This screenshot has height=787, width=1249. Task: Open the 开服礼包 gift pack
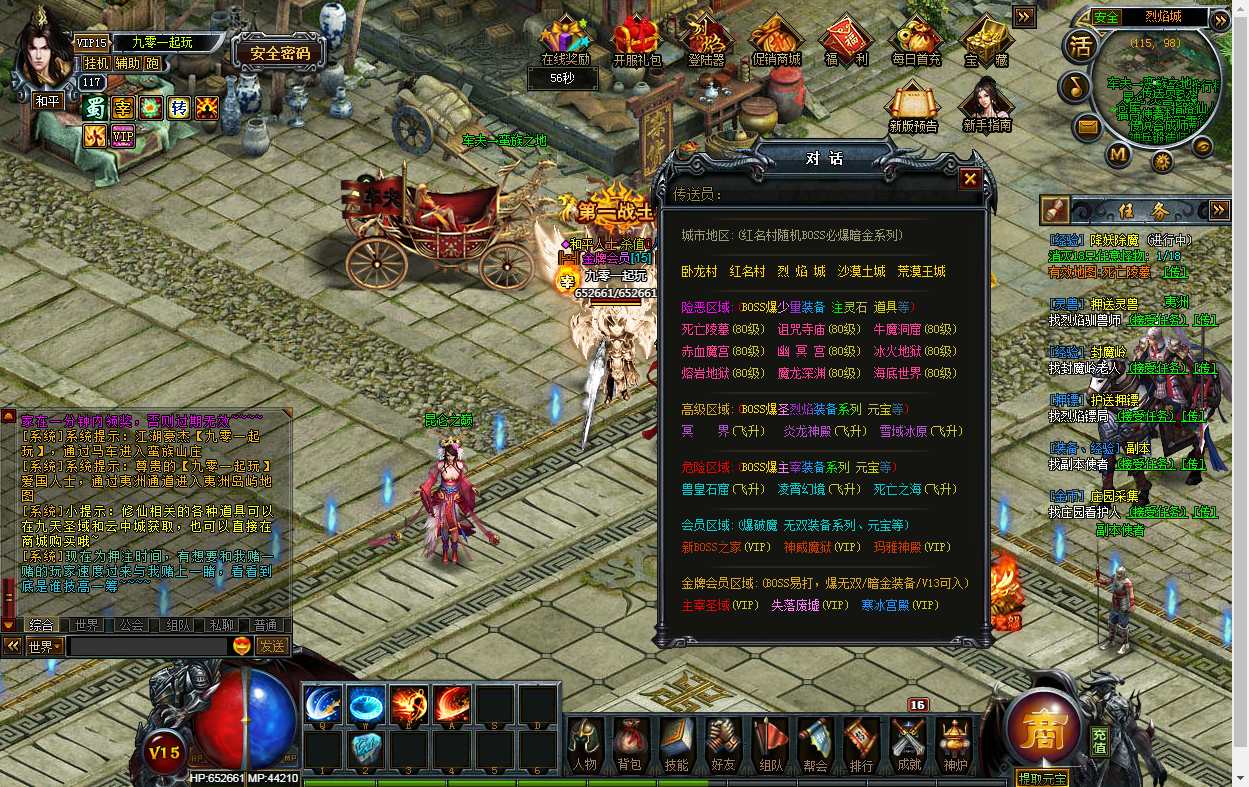point(637,42)
